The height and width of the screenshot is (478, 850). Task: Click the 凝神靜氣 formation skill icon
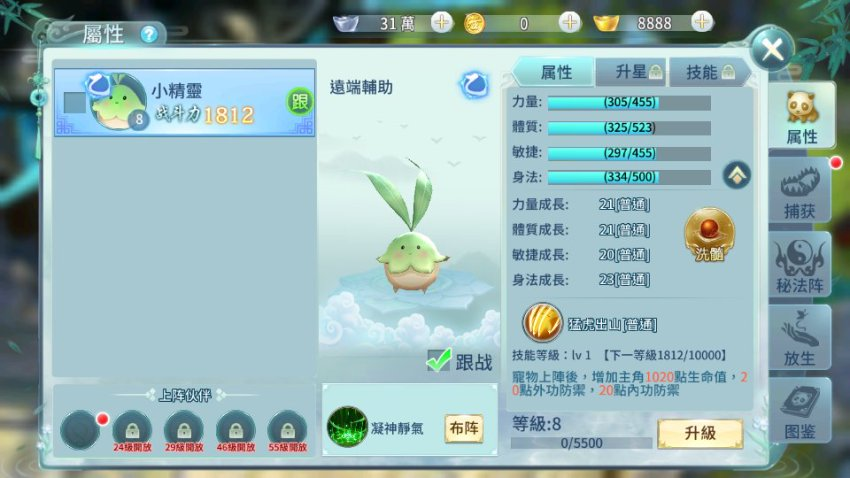[x=346, y=427]
